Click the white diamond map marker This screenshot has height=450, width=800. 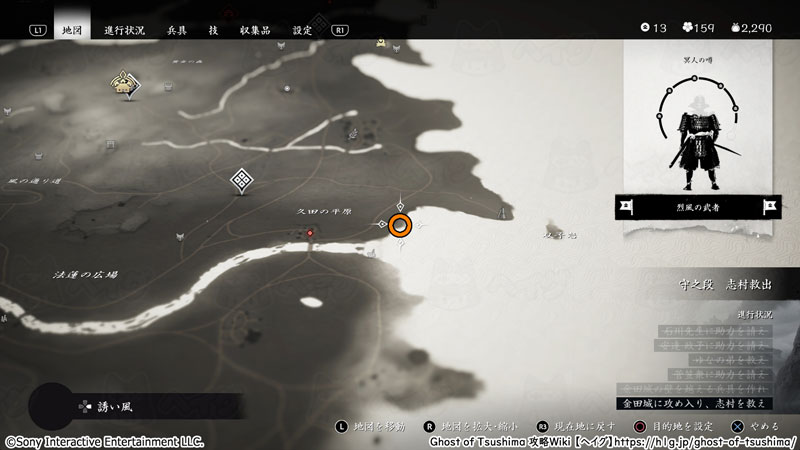[x=241, y=180]
